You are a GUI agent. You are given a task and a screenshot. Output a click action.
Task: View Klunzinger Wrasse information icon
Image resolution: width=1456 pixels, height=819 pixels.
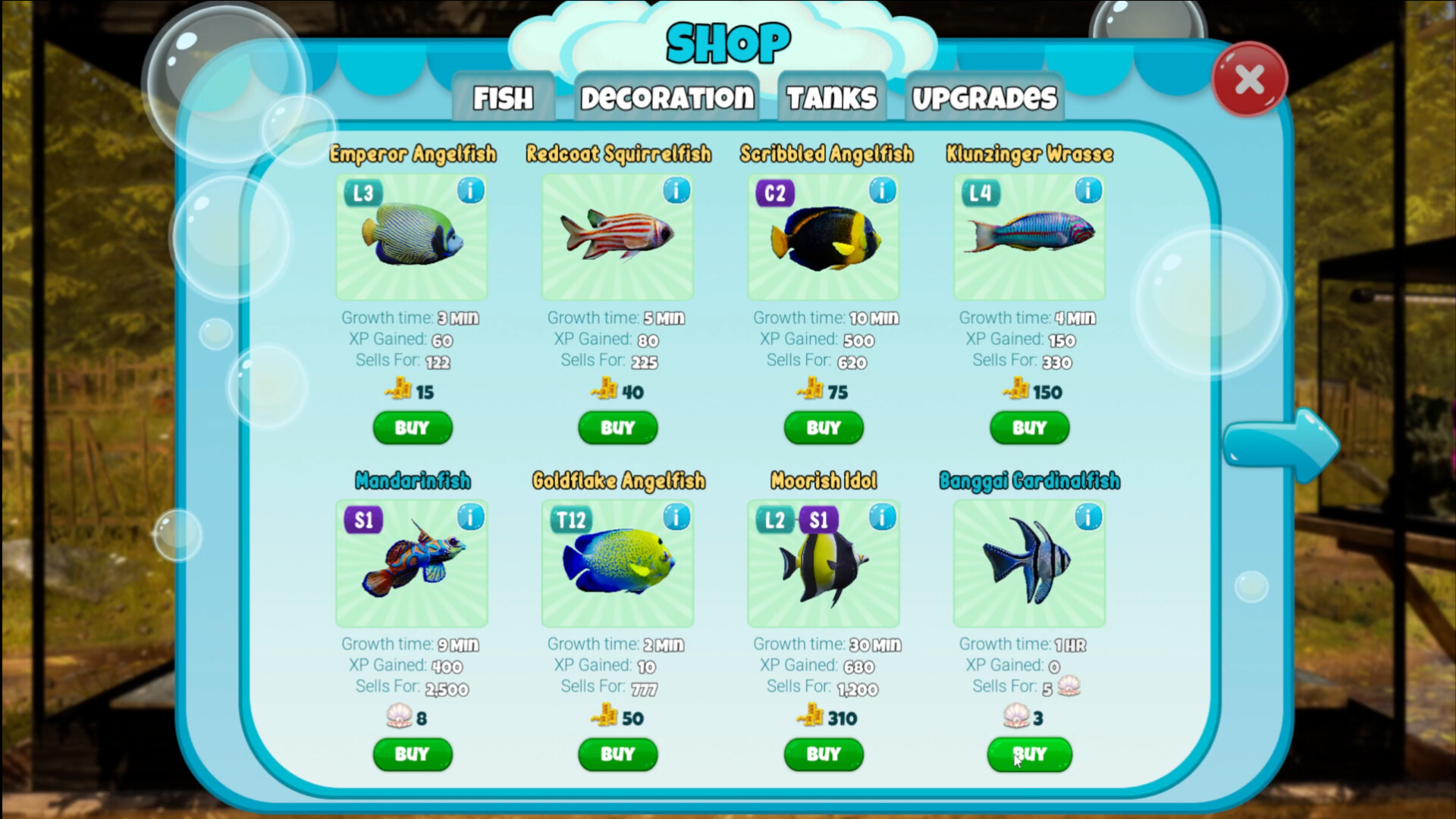1087,191
